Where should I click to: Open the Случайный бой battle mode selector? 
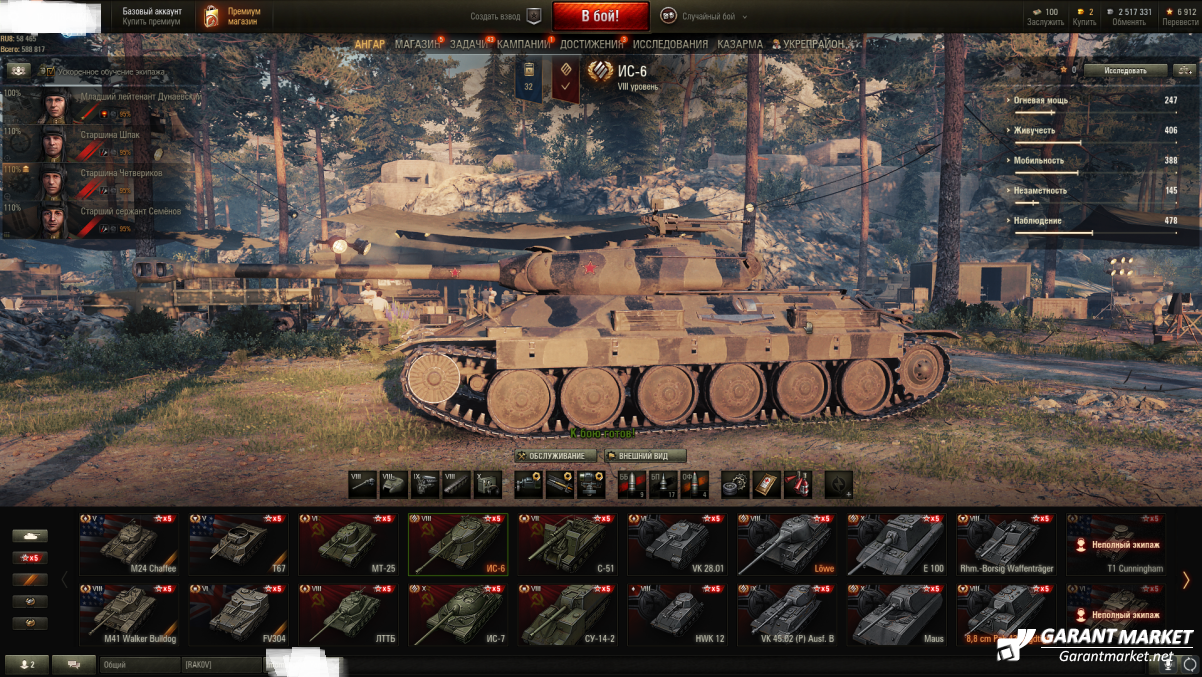coord(709,16)
